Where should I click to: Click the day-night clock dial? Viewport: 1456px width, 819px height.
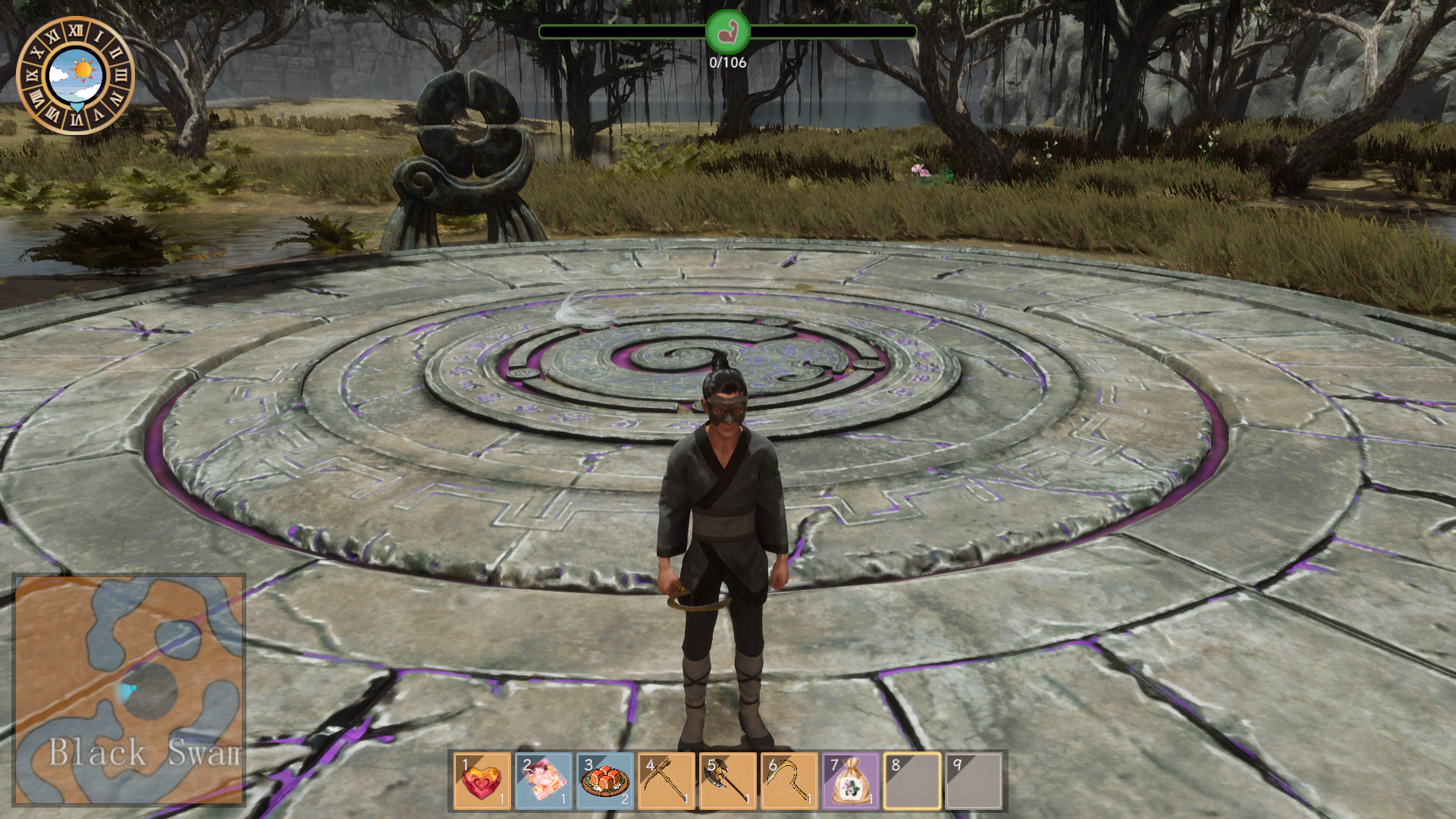point(75,75)
